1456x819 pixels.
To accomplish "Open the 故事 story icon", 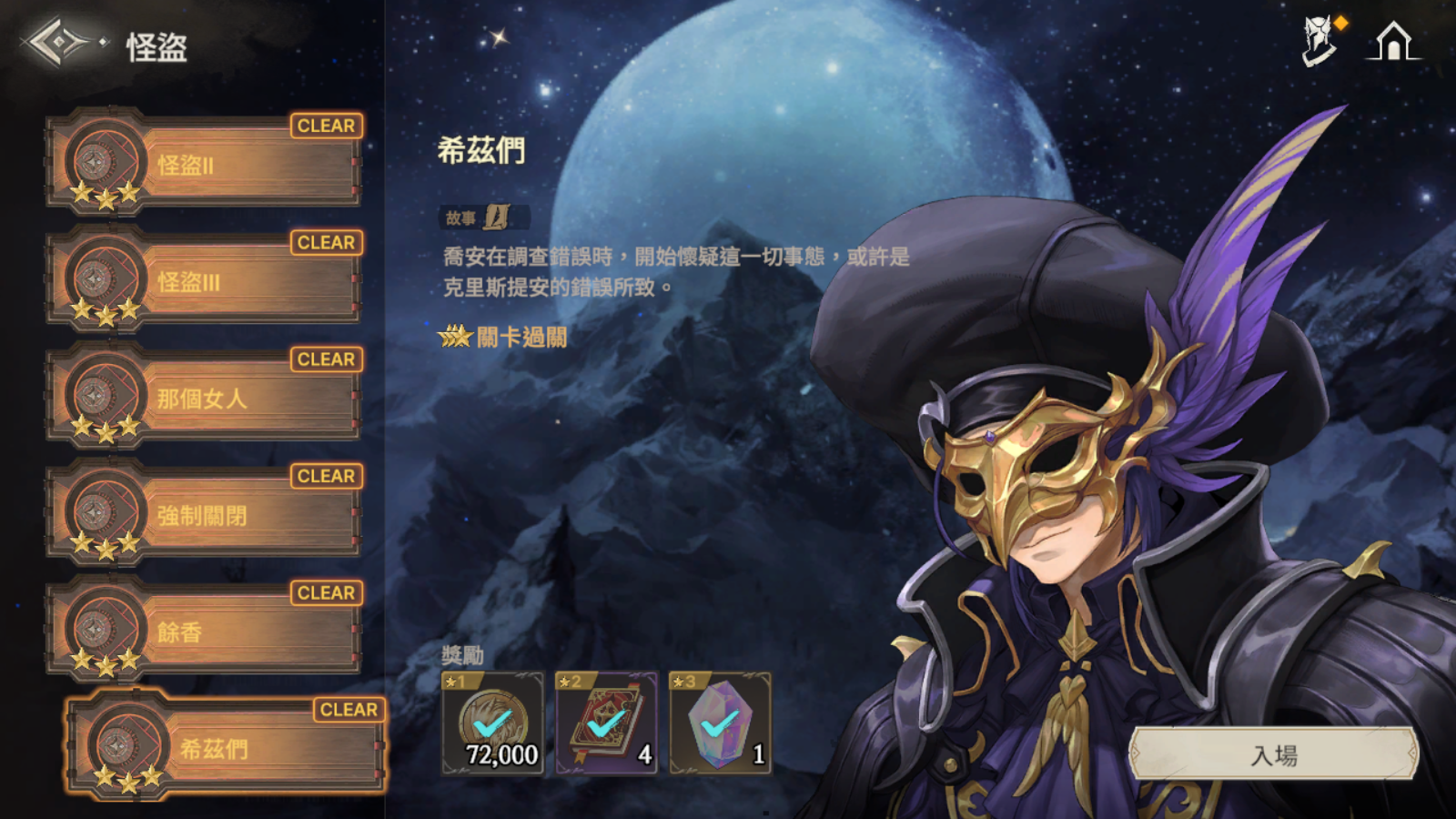I will [496, 217].
